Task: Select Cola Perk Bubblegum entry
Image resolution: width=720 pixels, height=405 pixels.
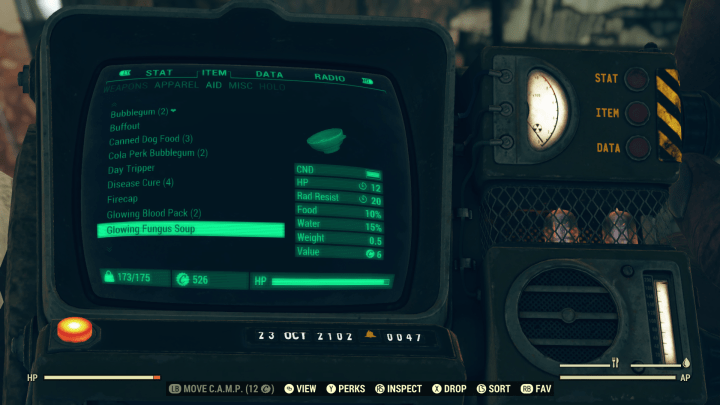Action: [158, 154]
